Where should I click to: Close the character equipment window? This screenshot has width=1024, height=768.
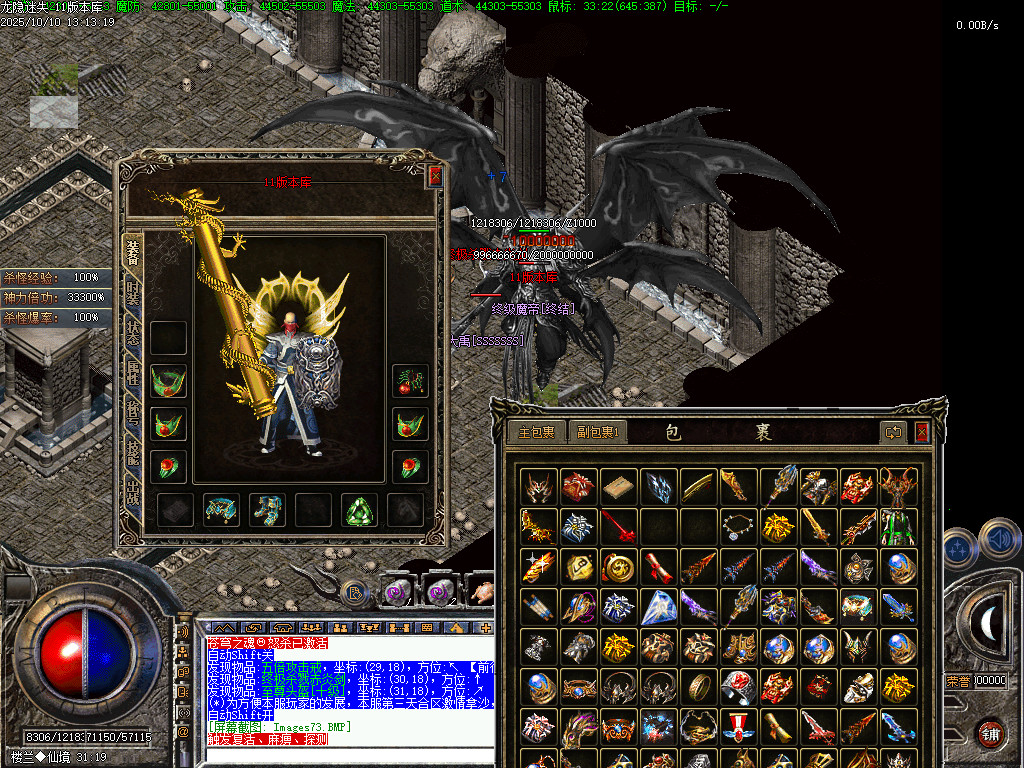[x=435, y=177]
